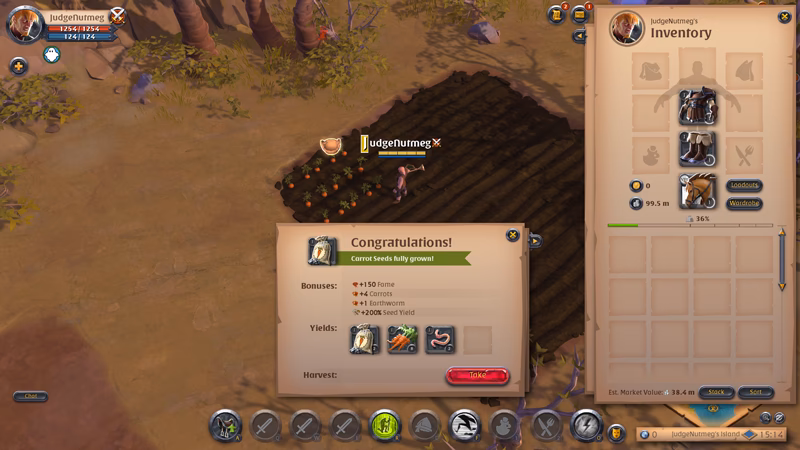Select the equipped horse mount slot
Viewport: 800px width, 450px height.
pyautogui.click(x=697, y=190)
